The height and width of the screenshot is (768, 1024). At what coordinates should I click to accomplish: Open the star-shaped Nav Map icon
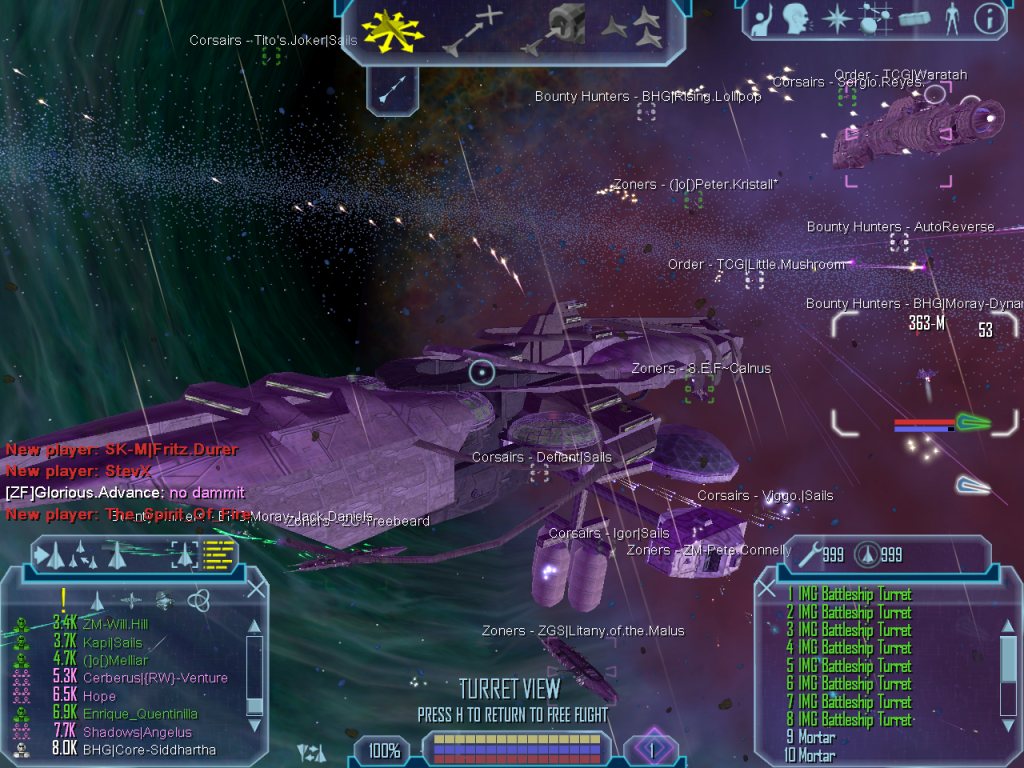(835, 18)
